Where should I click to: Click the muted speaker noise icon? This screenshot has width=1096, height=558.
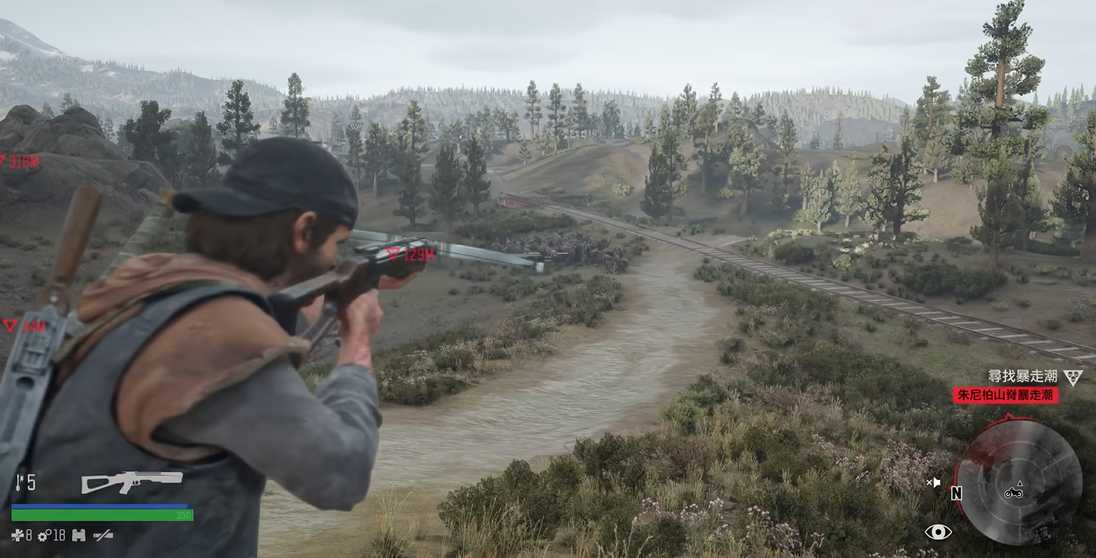[933, 482]
